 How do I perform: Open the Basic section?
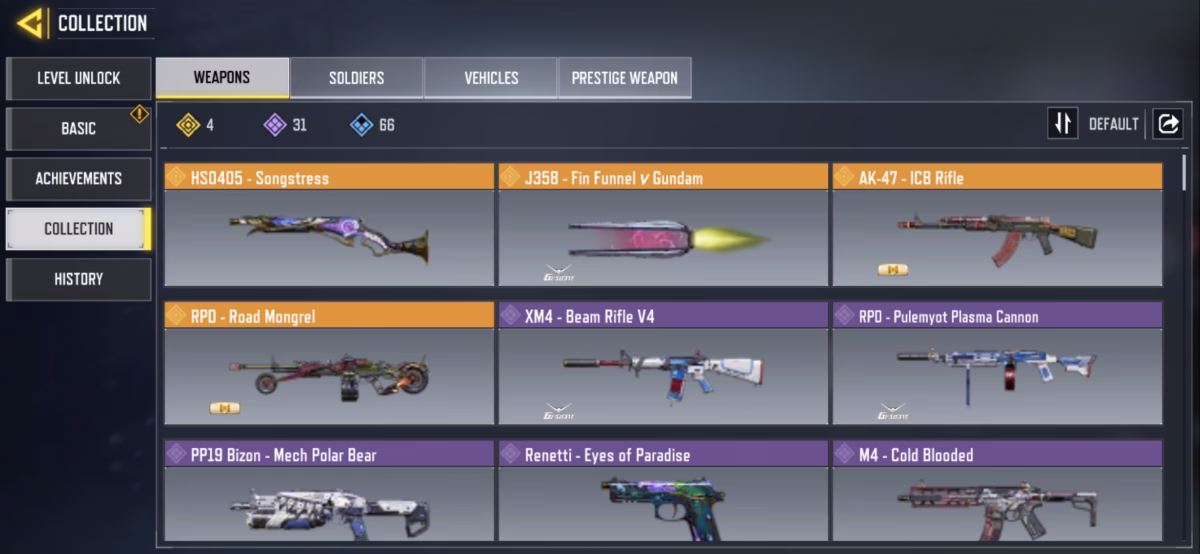(79, 128)
